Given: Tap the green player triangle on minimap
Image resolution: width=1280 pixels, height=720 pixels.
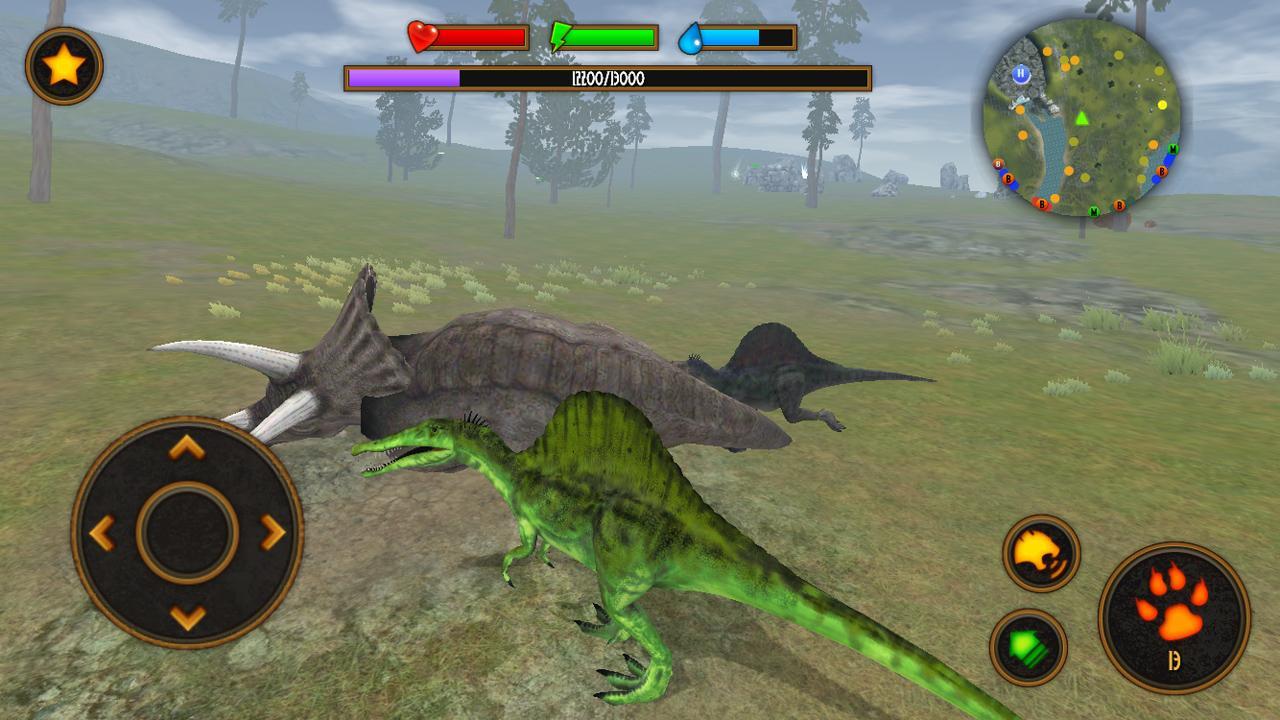Looking at the screenshot, I should point(1081,120).
